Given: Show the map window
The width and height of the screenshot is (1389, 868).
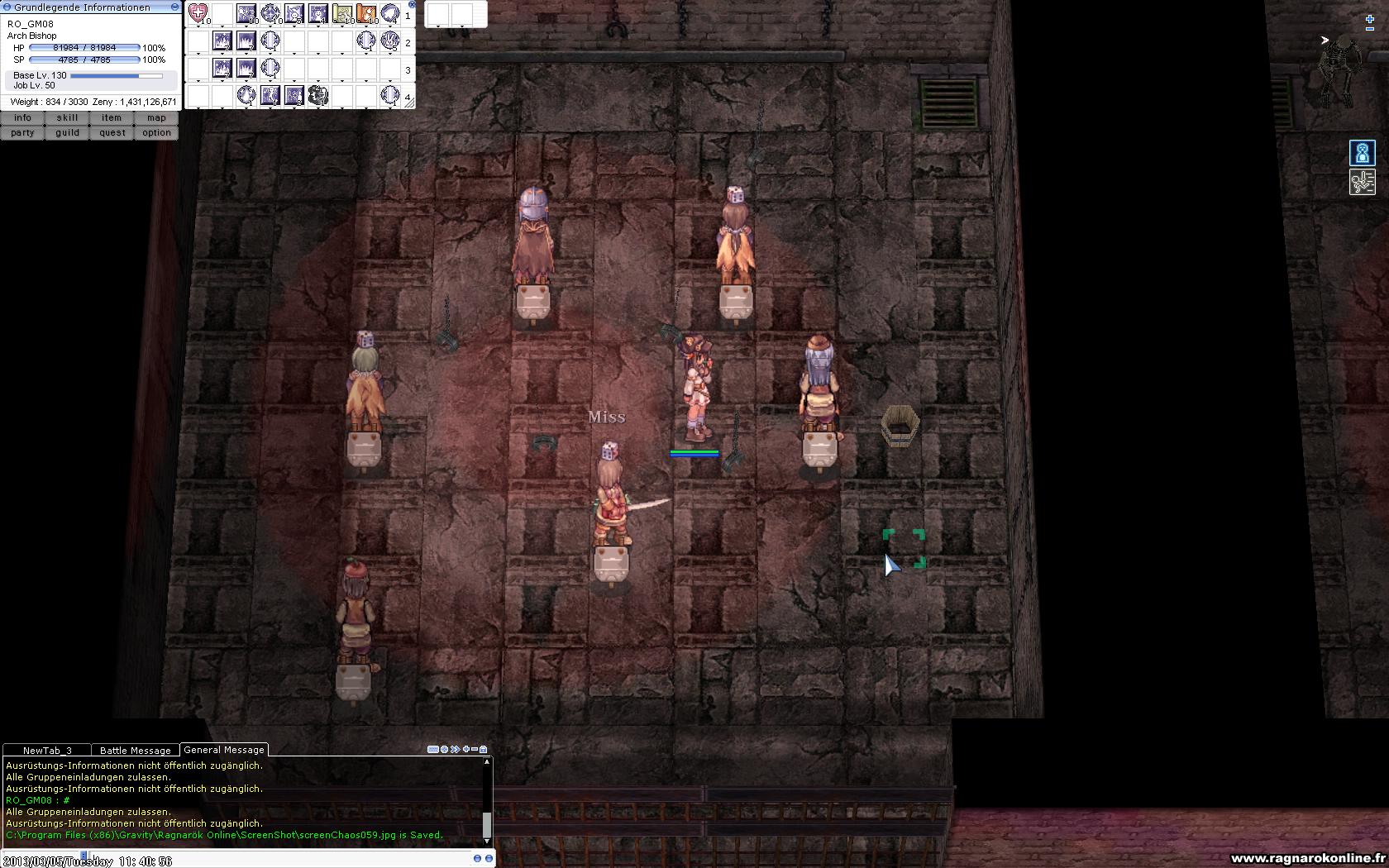Looking at the screenshot, I should [x=156, y=118].
